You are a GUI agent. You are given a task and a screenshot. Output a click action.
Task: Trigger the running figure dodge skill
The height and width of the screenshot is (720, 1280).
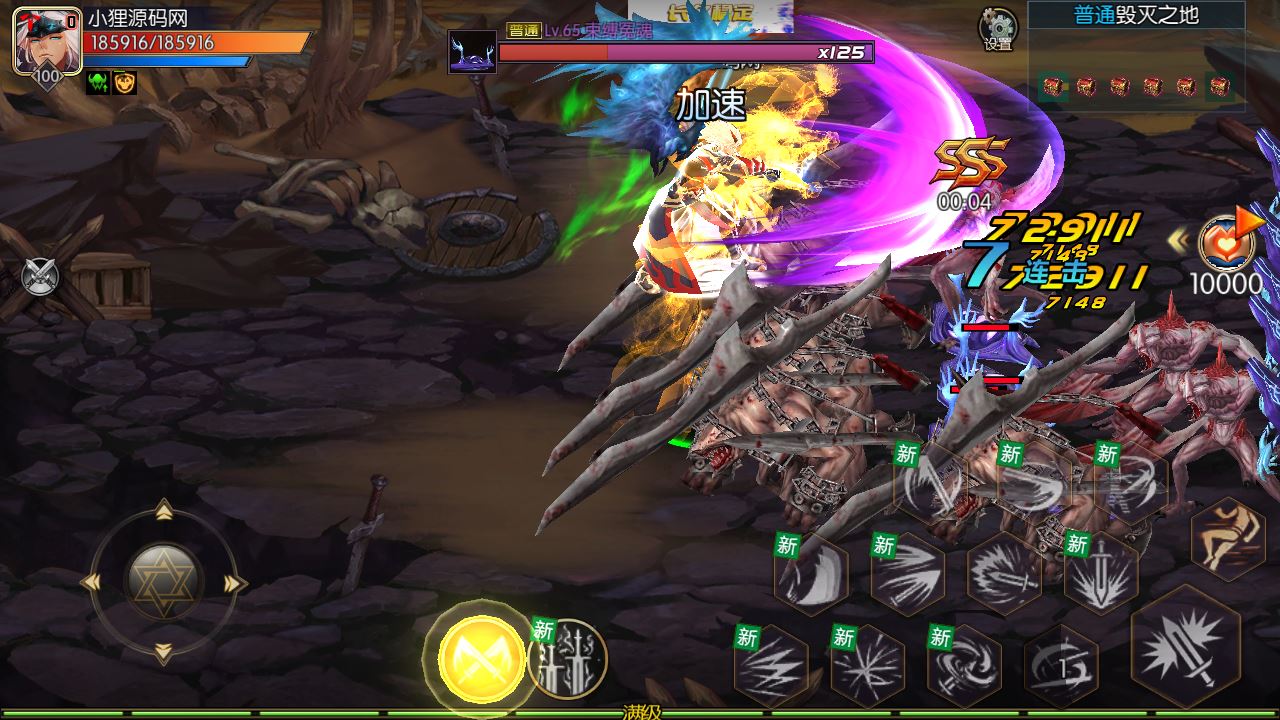tap(1228, 539)
